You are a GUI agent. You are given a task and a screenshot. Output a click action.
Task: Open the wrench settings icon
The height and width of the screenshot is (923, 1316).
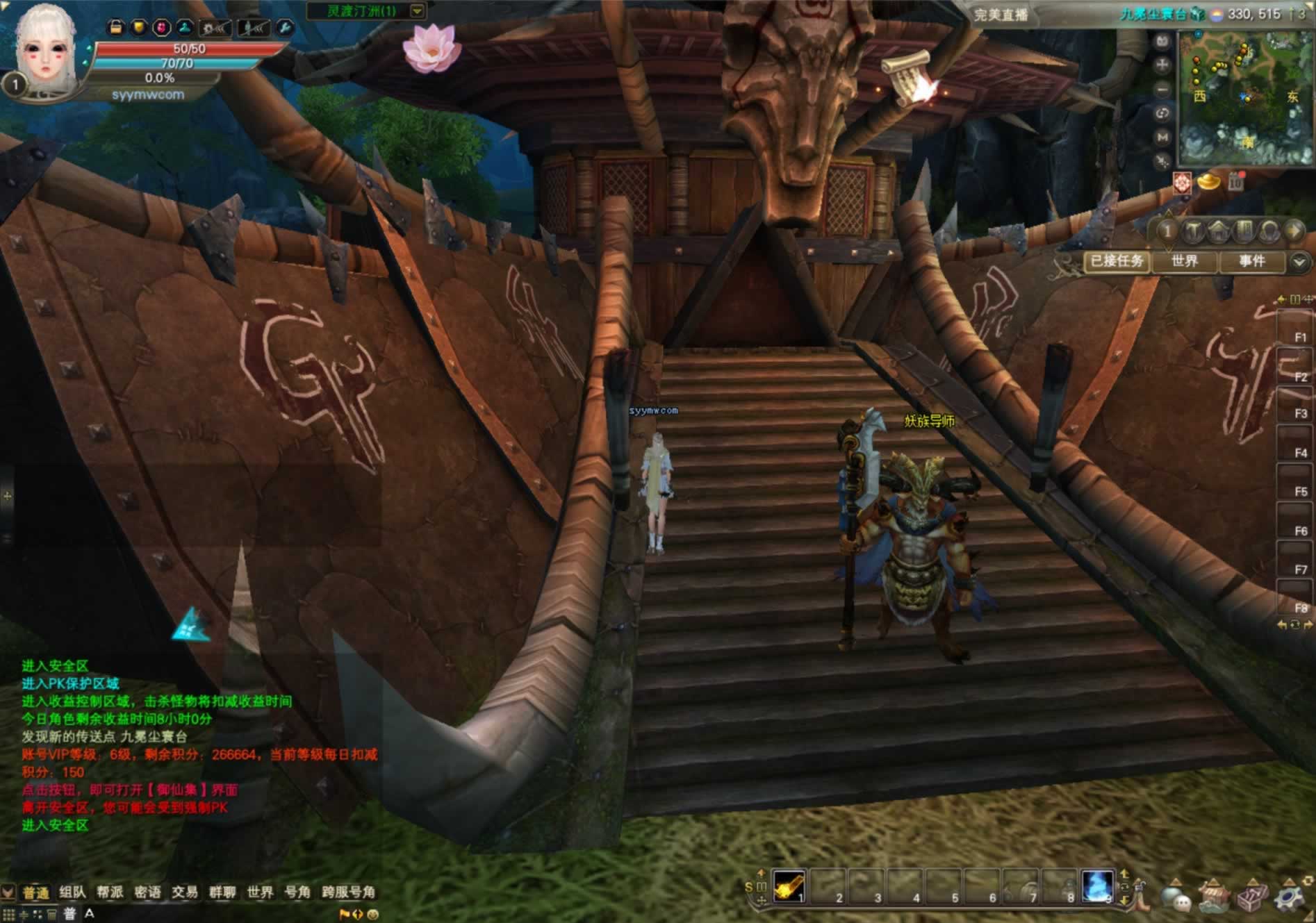[285, 28]
